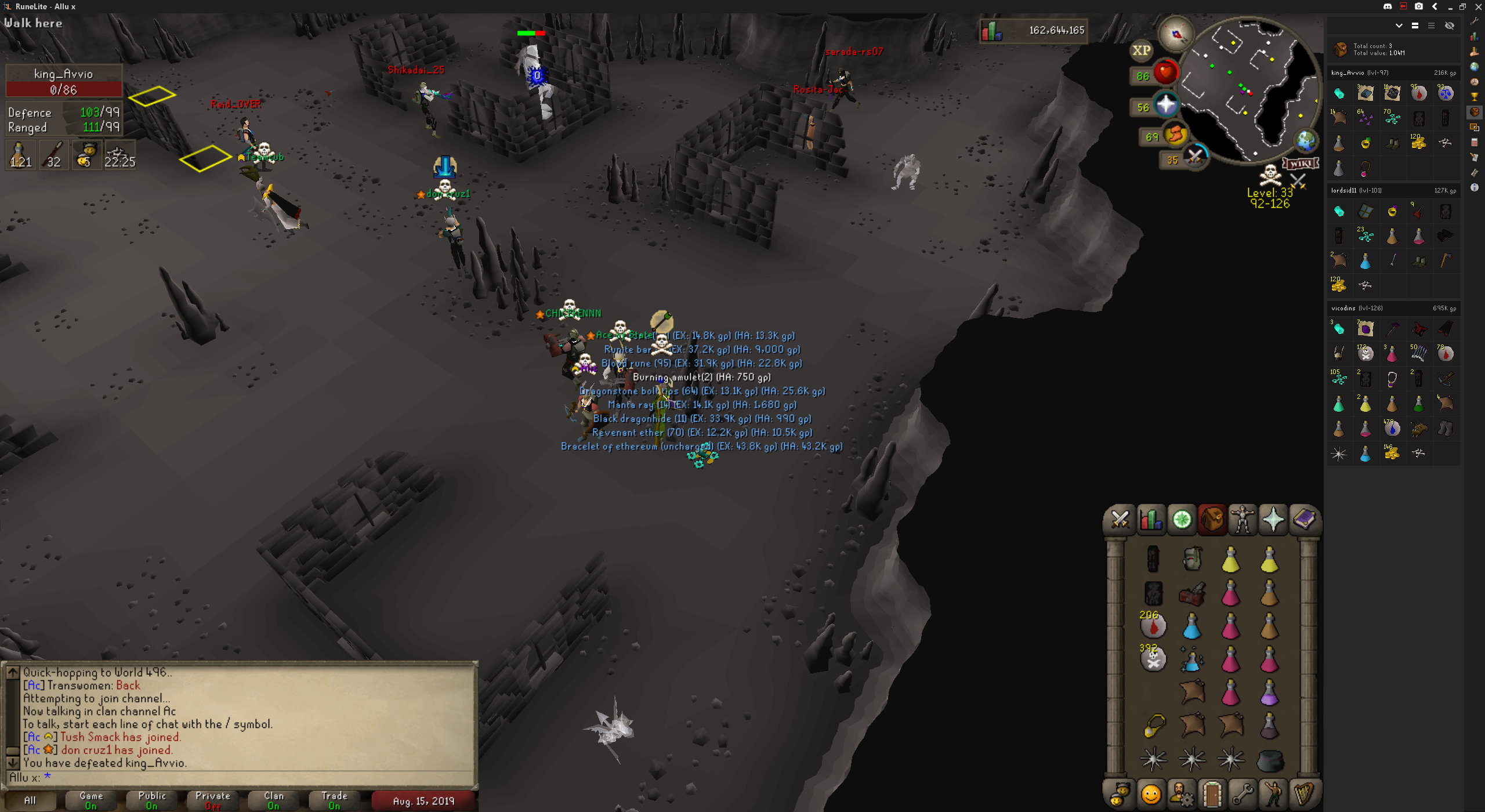1485x812 pixels.
Task: Open the purple Spellbook tab
Action: pyautogui.click(x=1304, y=519)
